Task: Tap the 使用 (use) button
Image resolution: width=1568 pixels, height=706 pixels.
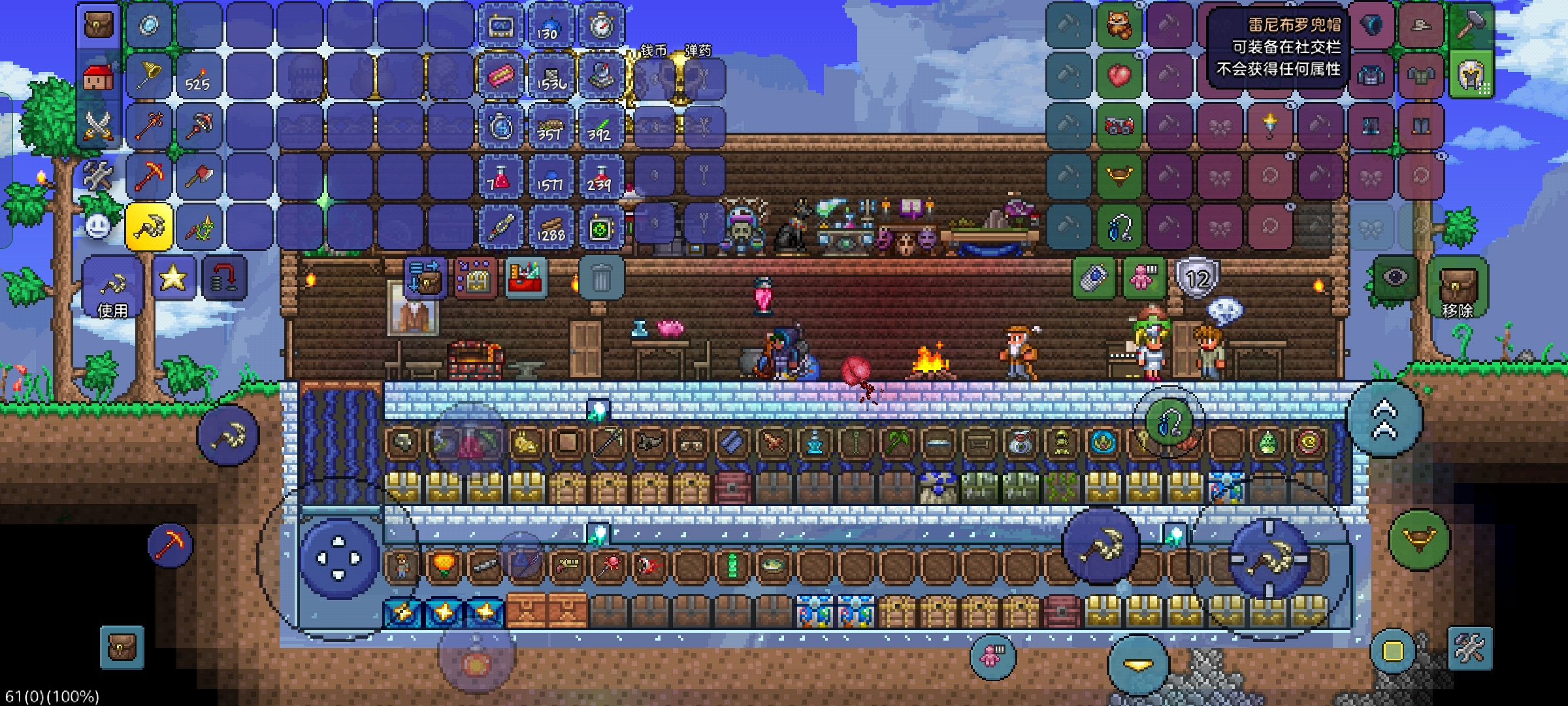Action: pos(112,288)
